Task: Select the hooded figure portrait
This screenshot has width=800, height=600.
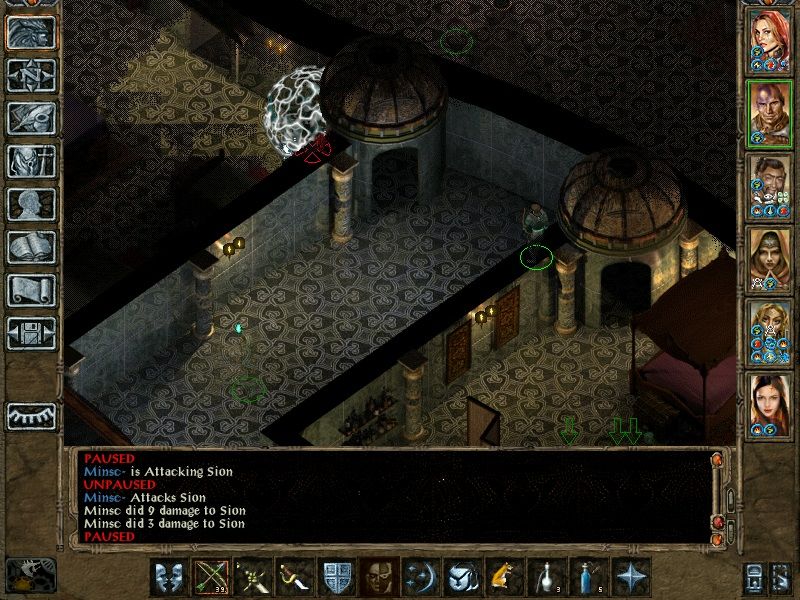Action: coord(769,257)
